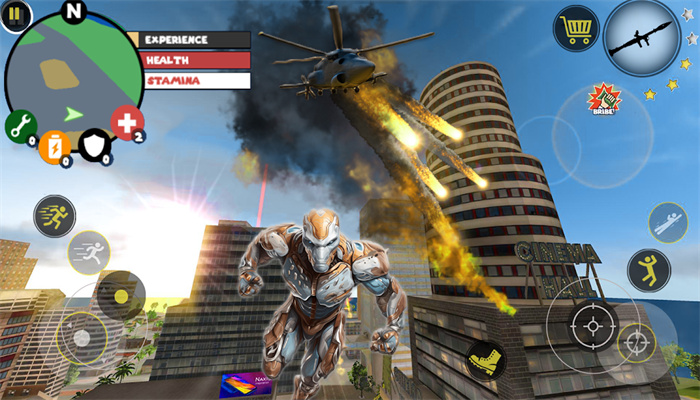
Task: Tap the yellow jumping figure button
Action: coord(648,270)
